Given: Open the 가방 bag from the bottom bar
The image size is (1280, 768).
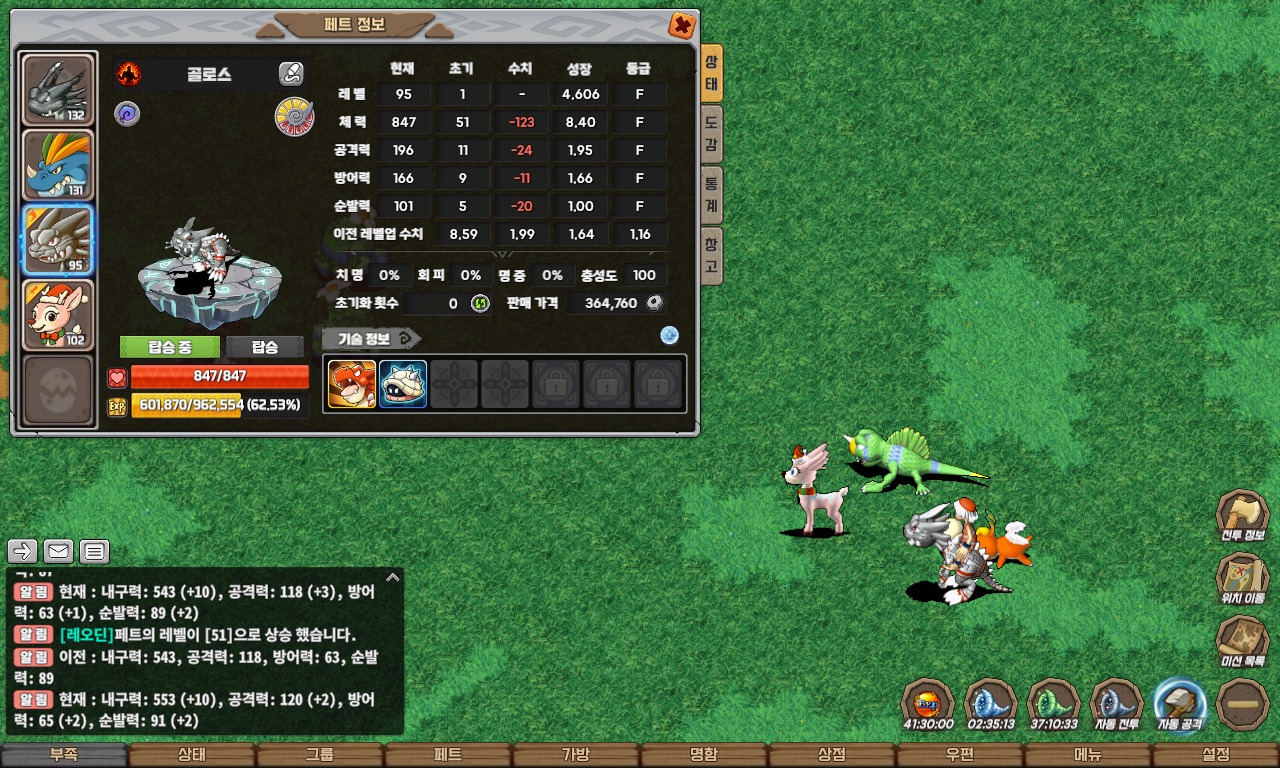Looking at the screenshot, I should click(x=575, y=755).
